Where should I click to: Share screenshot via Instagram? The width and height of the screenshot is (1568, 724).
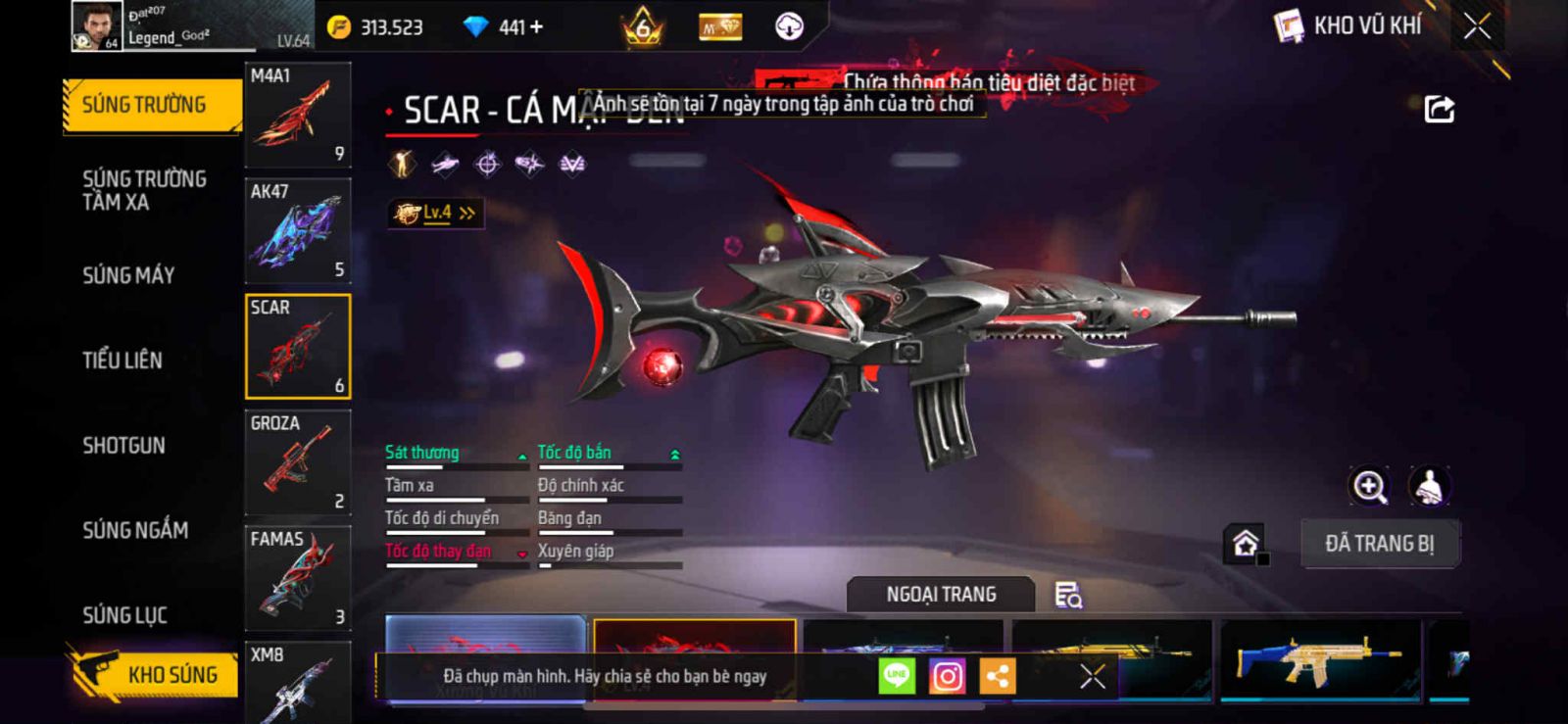[x=947, y=676]
